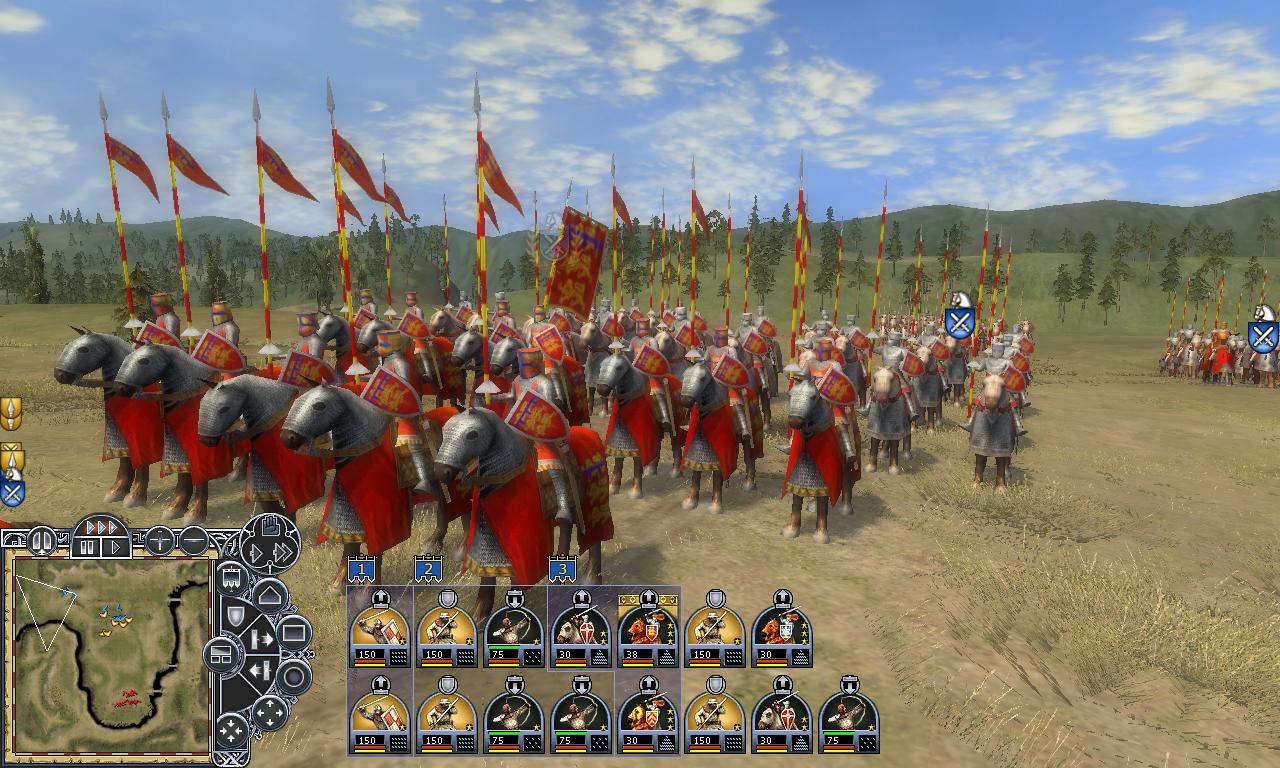Select unit group banner number 2

428,570
